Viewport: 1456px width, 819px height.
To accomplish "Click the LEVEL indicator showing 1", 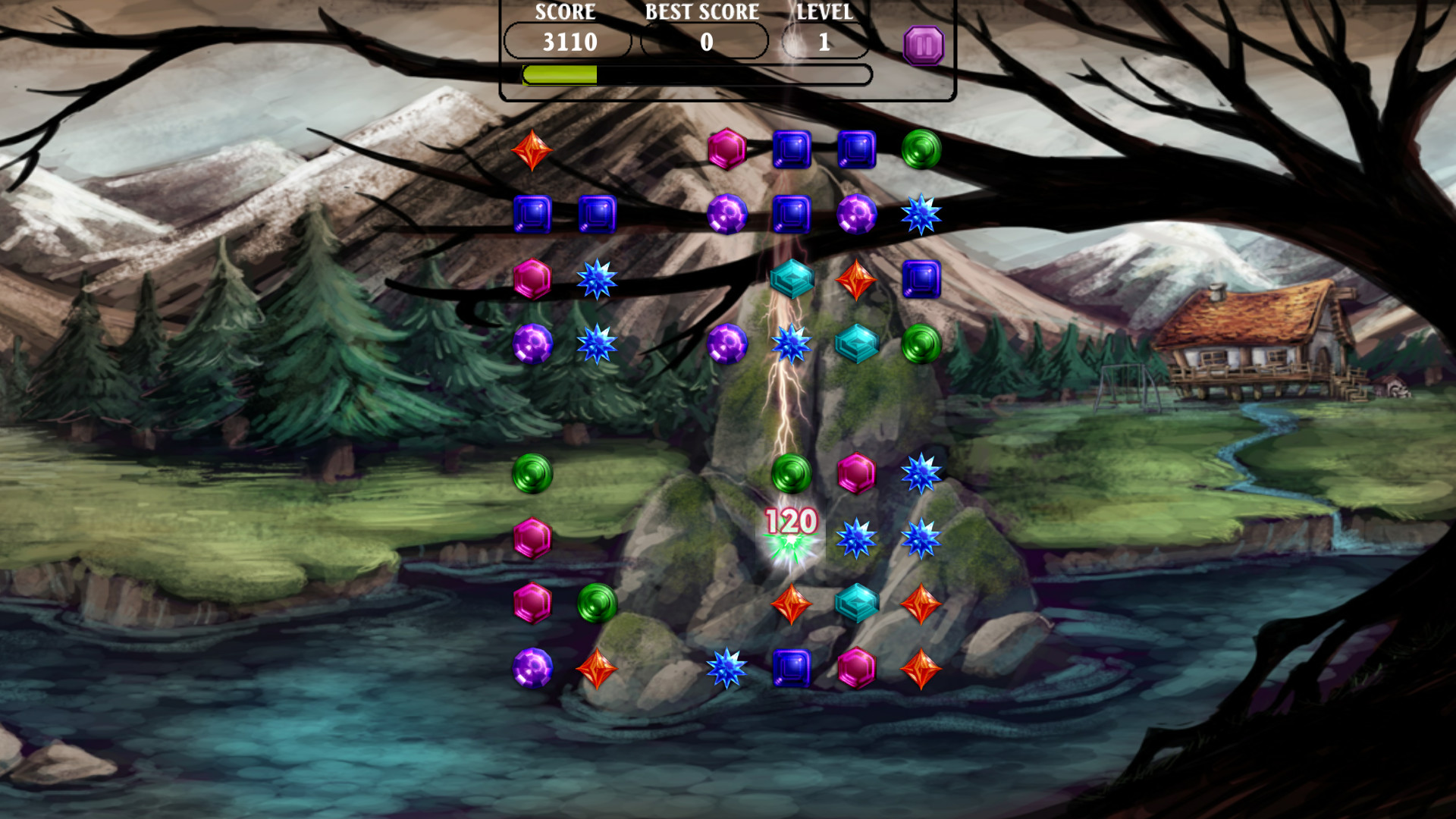I will (x=825, y=42).
